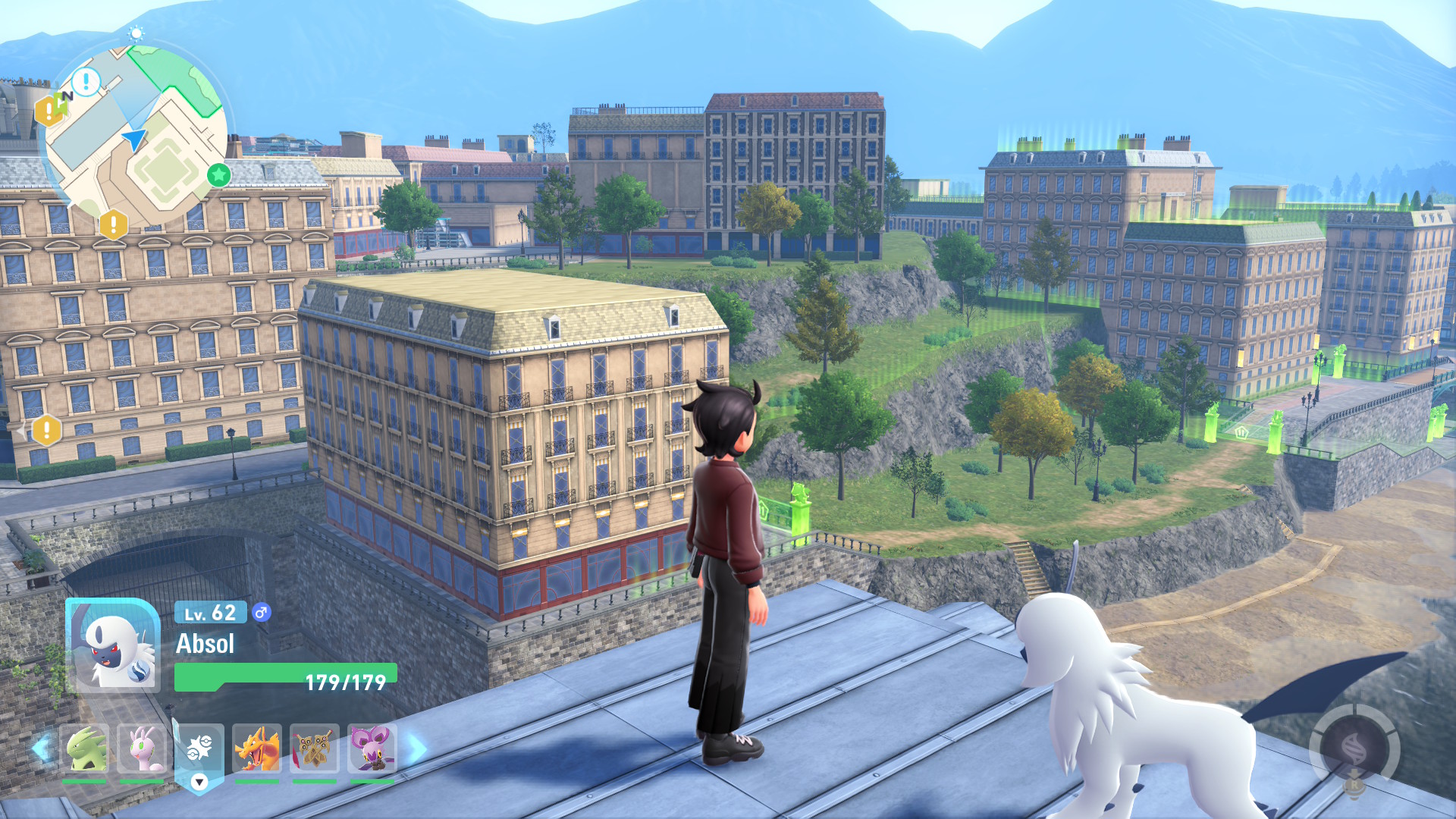Pick Doublade from the party bar
This screenshot has width=1456, height=819.
click(315, 748)
